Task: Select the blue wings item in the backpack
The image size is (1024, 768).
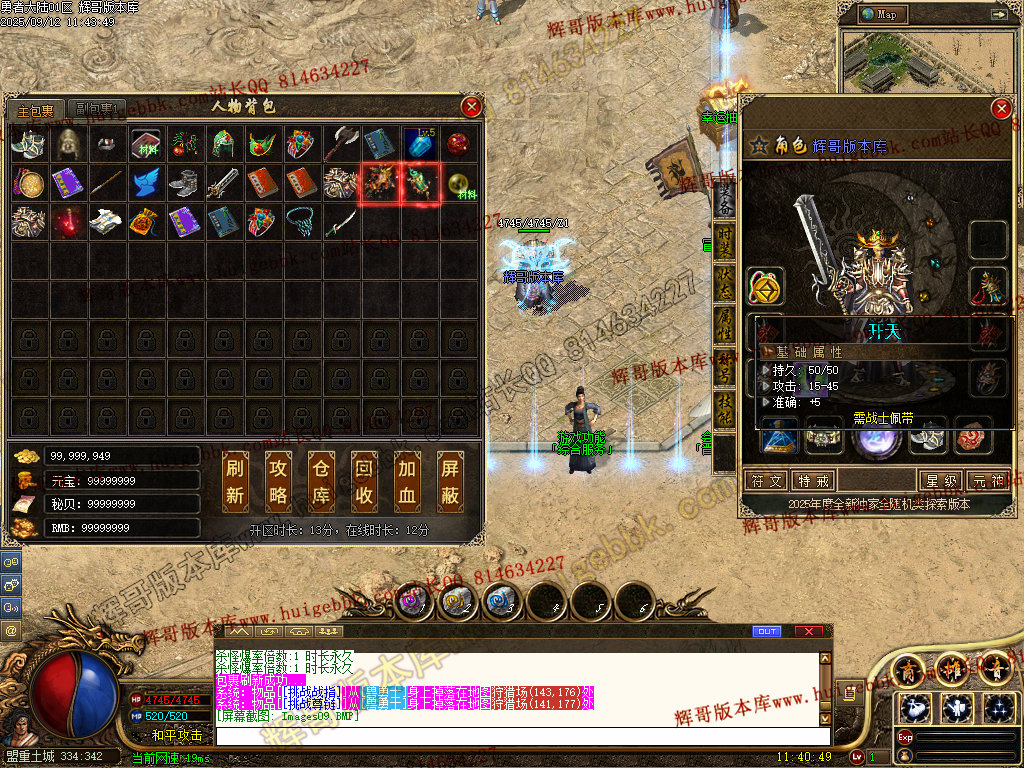Action: pos(145,183)
